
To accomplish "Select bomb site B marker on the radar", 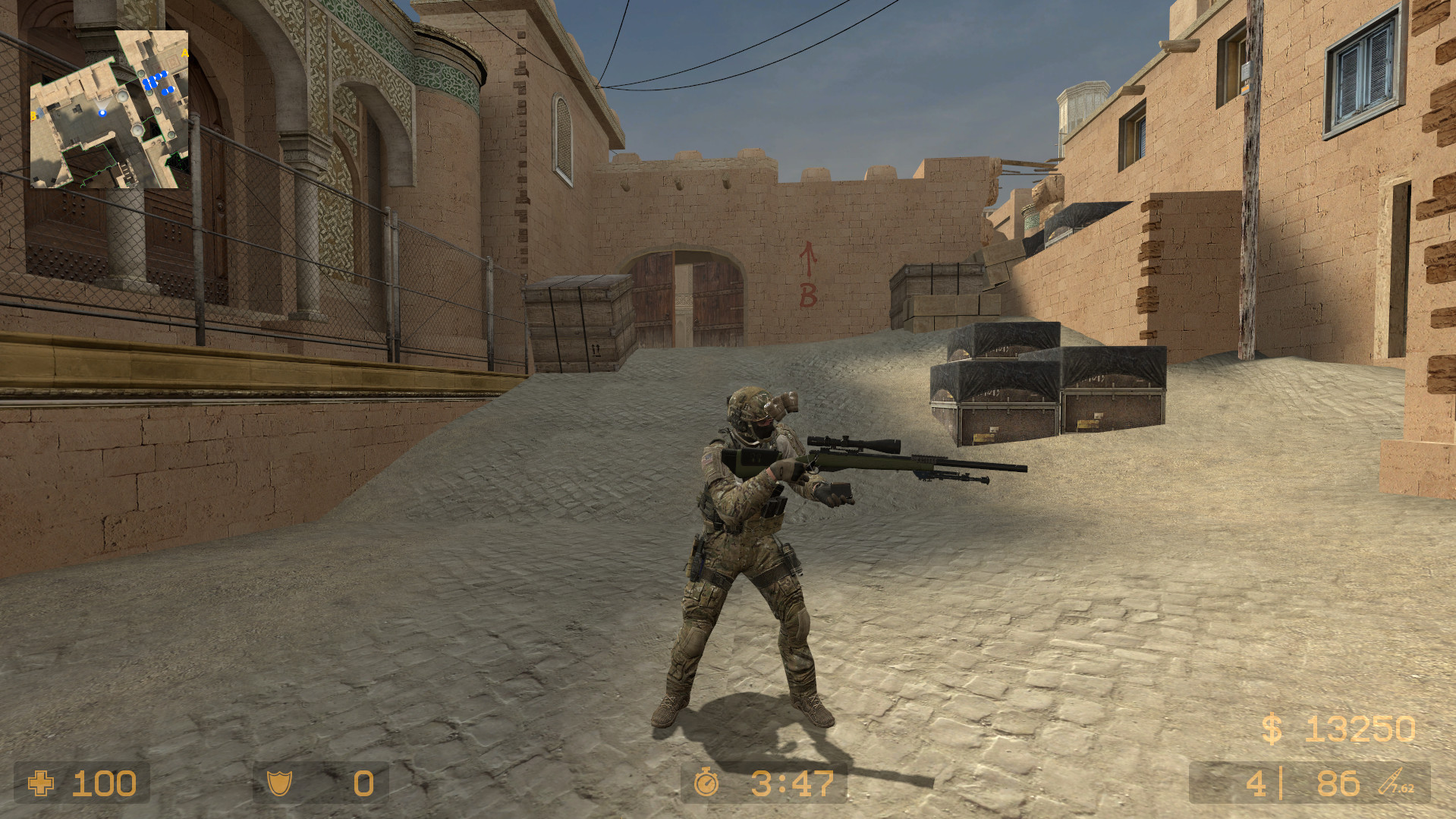I will [x=33, y=115].
